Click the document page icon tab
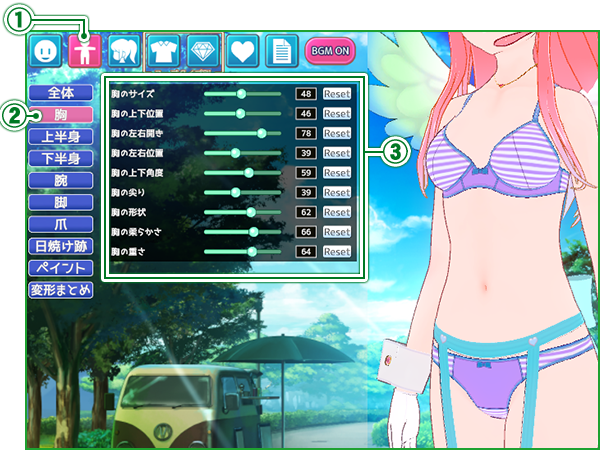 click(x=281, y=50)
